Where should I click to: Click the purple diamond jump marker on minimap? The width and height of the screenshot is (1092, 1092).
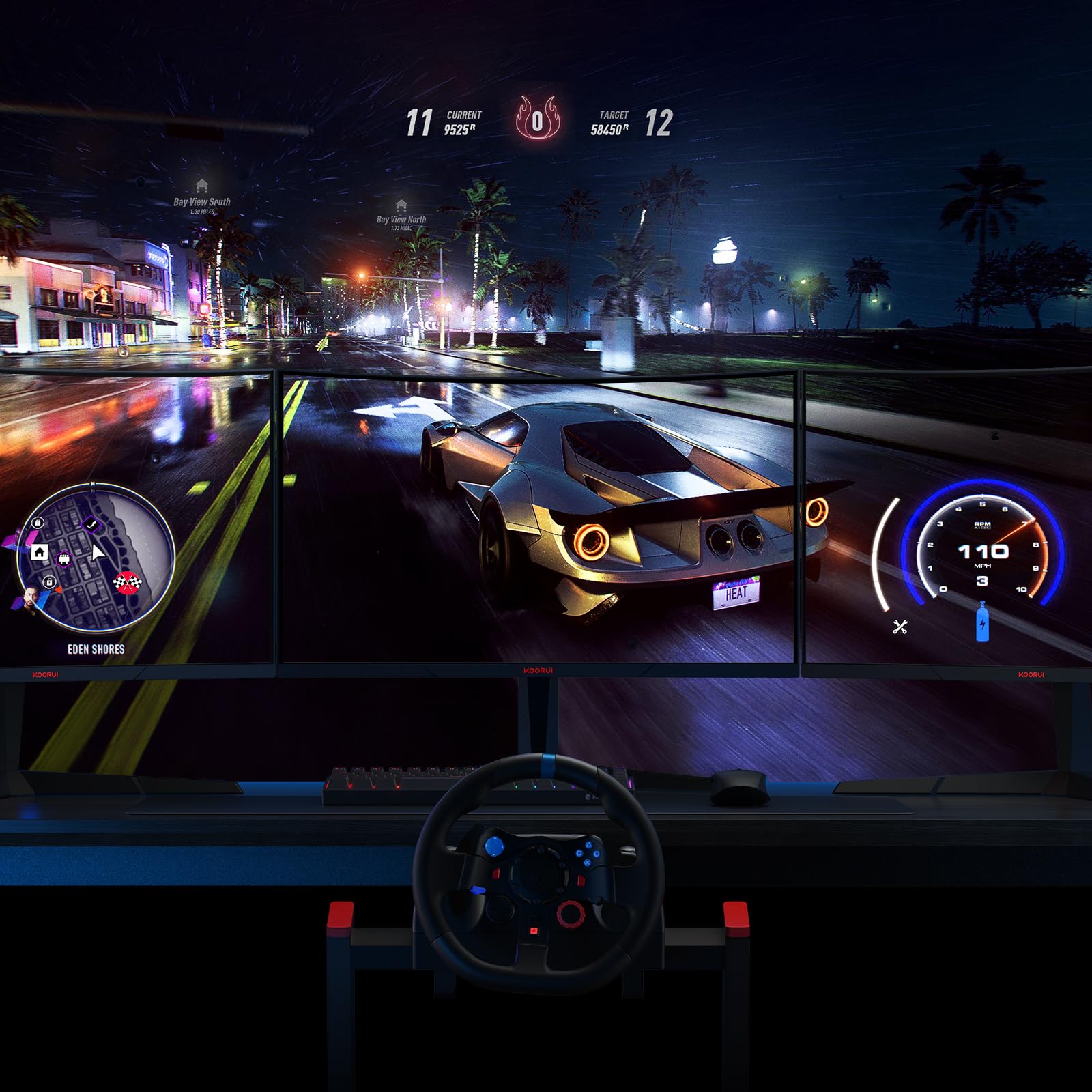pos(91,524)
